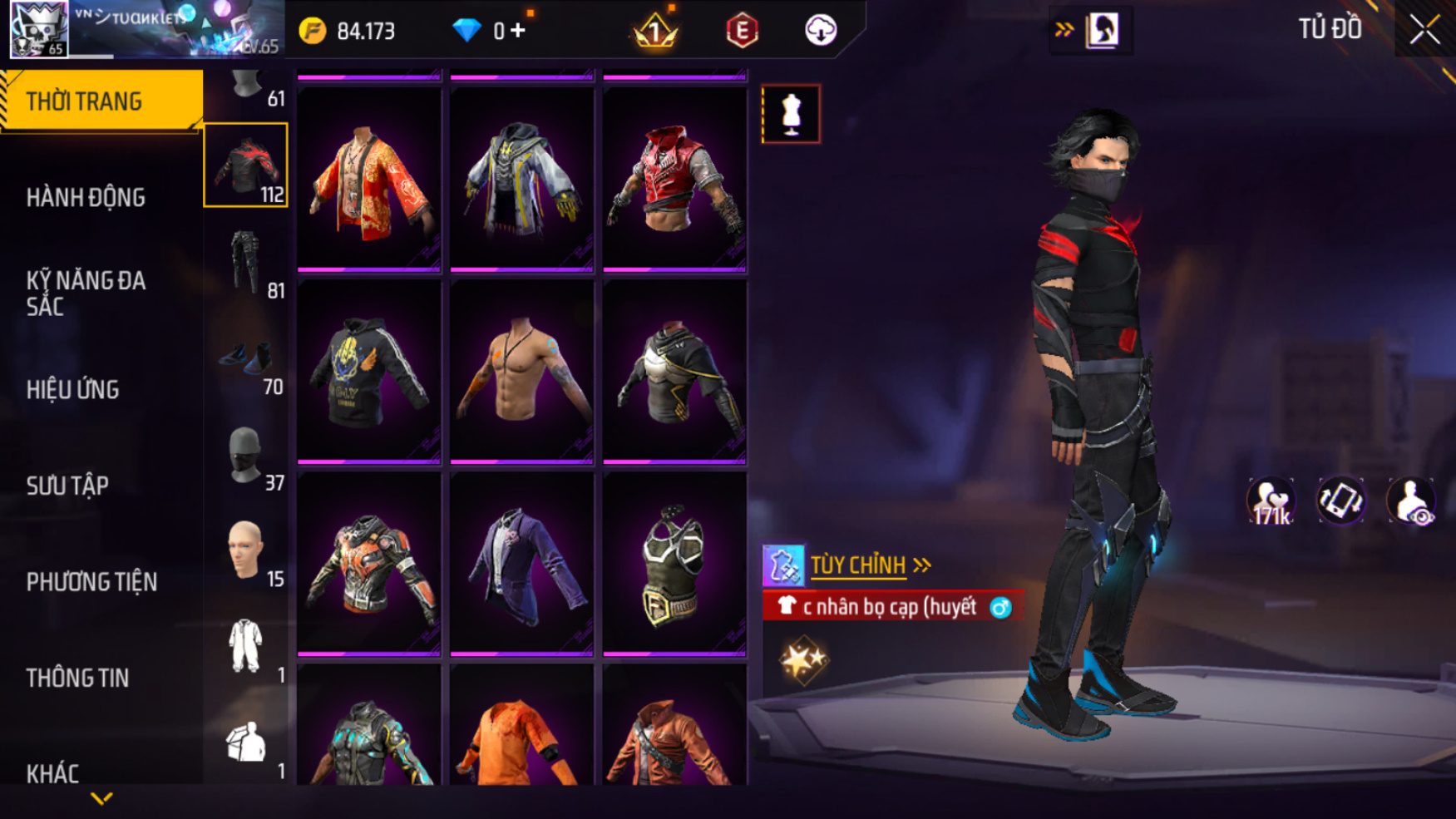Click the mannequin outfit preset icon
1456x819 pixels.
click(x=791, y=114)
